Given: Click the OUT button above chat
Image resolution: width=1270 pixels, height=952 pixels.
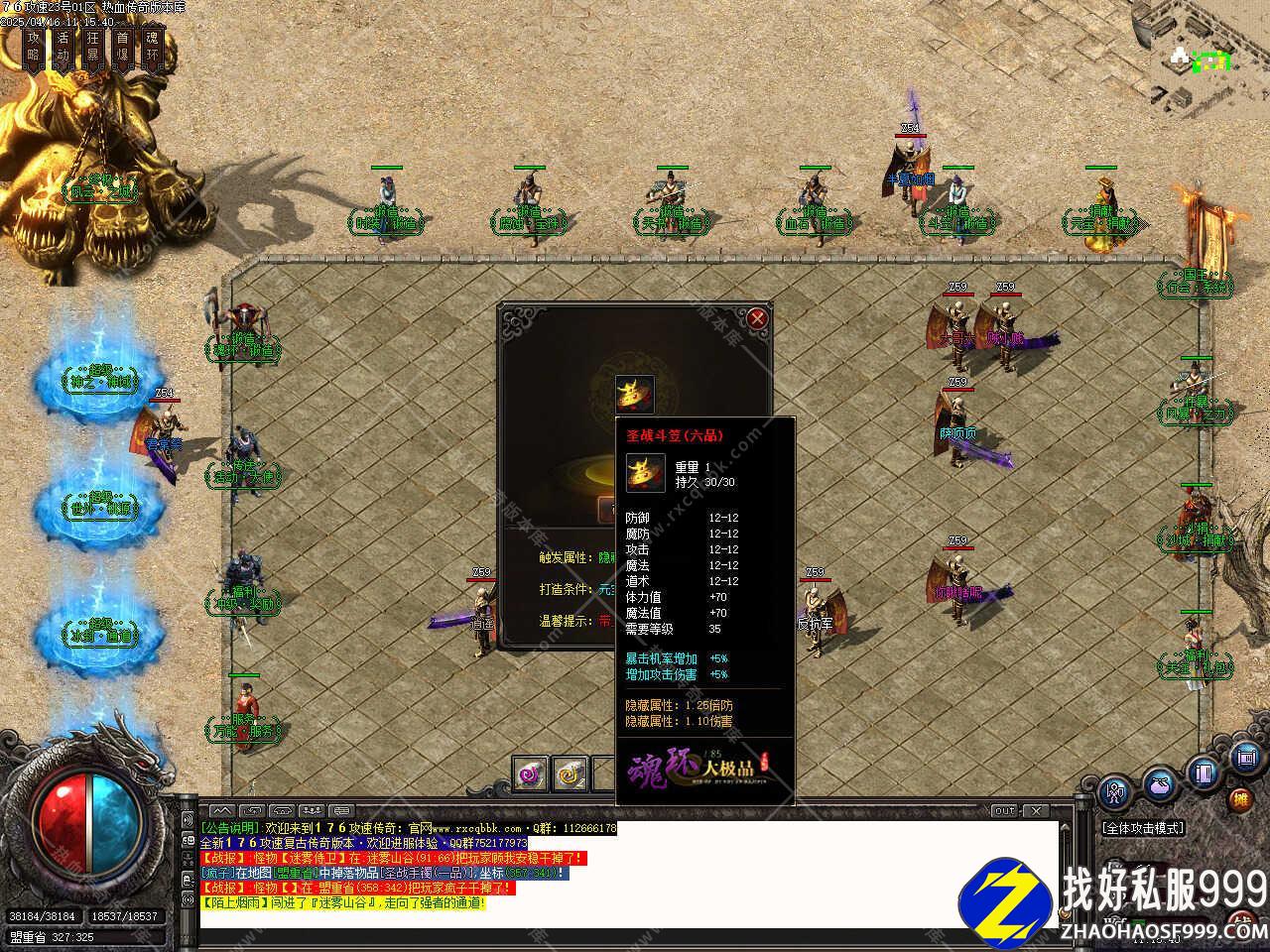Looking at the screenshot, I should pyautogui.click(x=1004, y=811).
